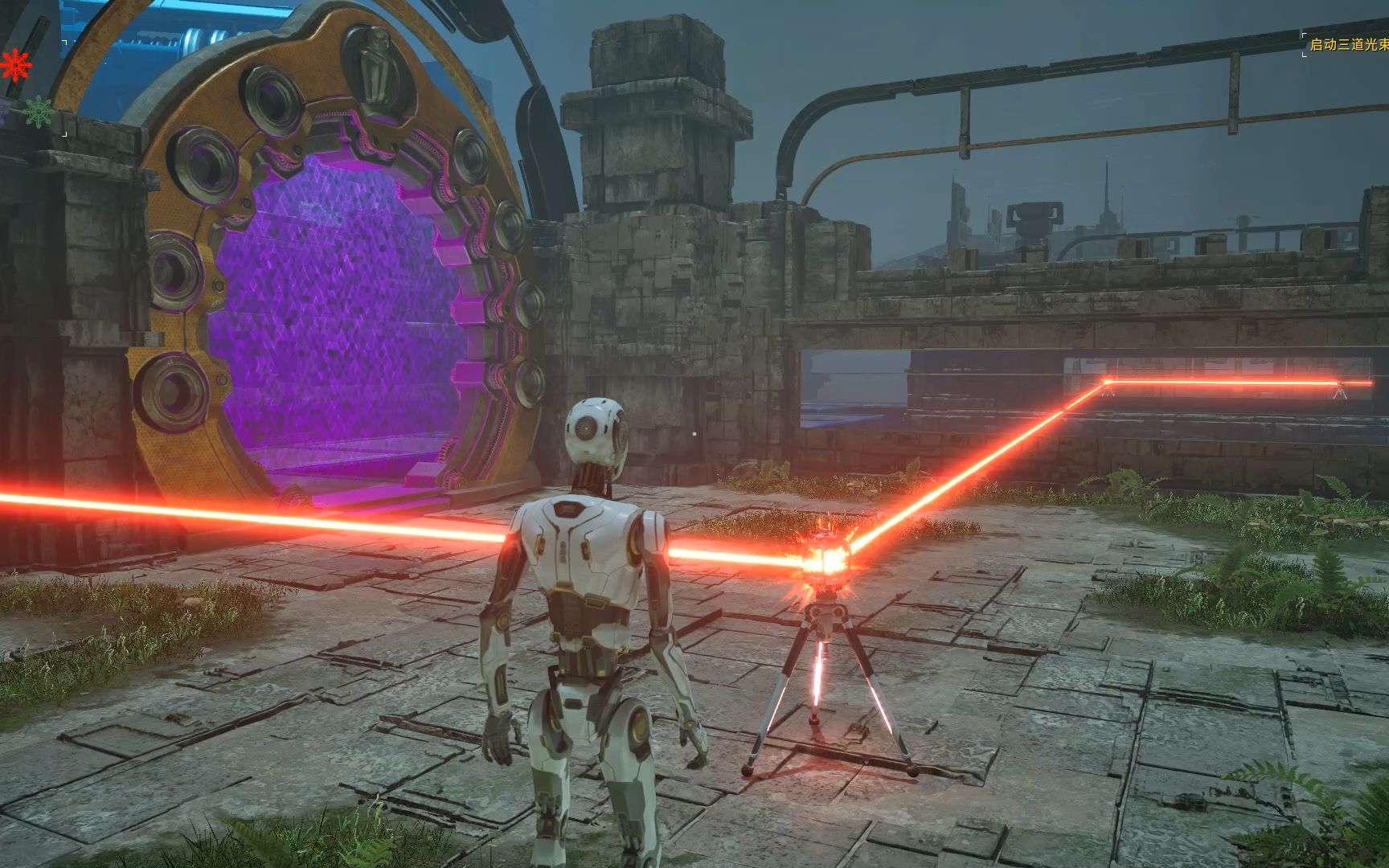Click the red wheel-shaped HUD icon
Screen dimensions: 1389x868
[x=14, y=63]
